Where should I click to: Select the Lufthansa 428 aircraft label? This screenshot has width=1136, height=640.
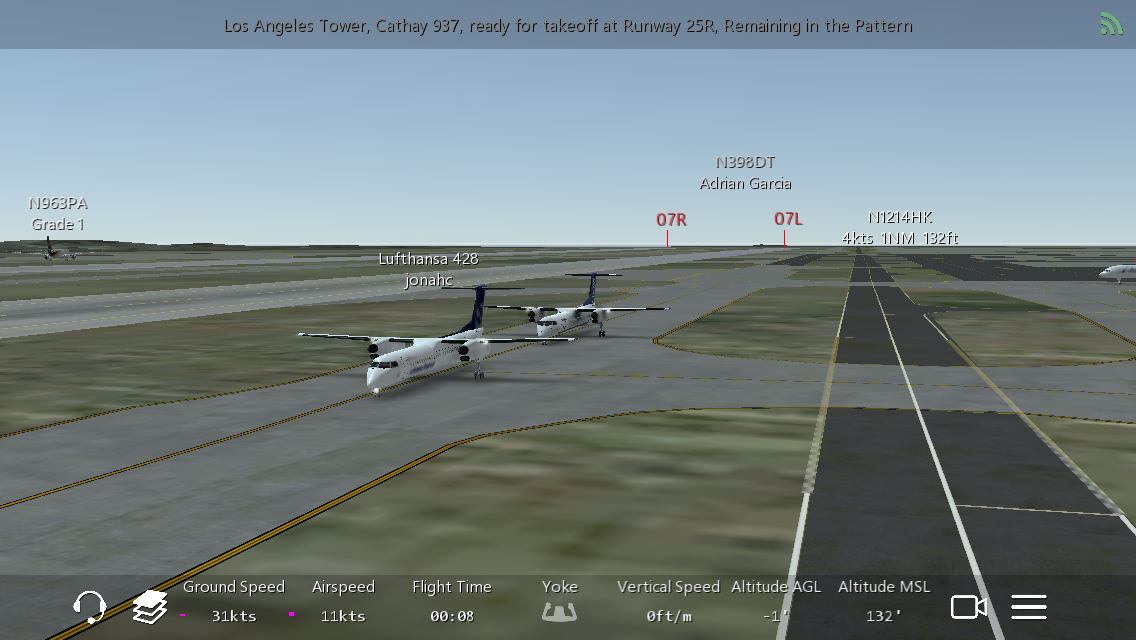coord(428,270)
